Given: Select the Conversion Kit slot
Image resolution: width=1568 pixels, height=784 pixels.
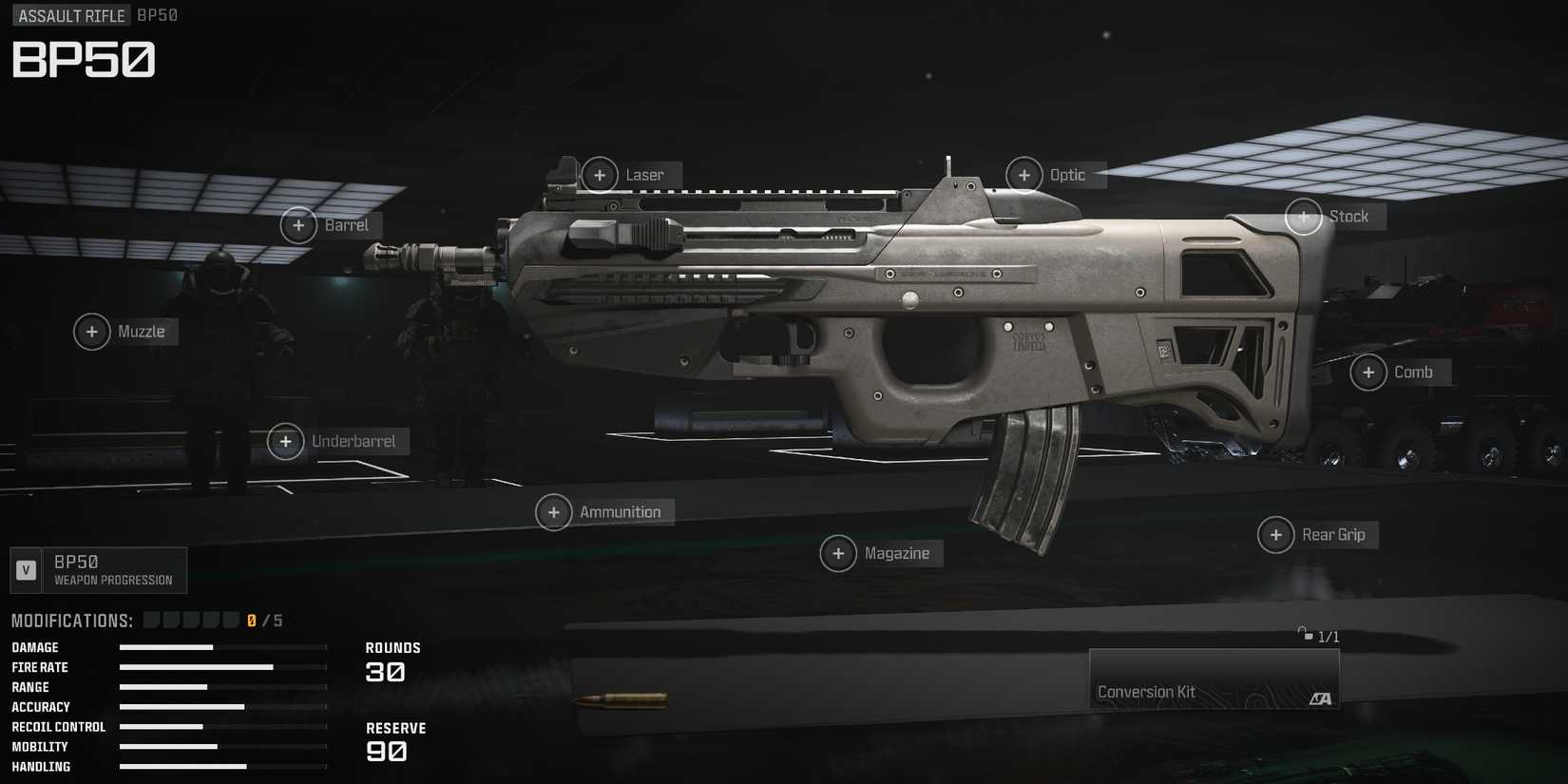Looking at the screenshot, I should tap(1214, 679).
